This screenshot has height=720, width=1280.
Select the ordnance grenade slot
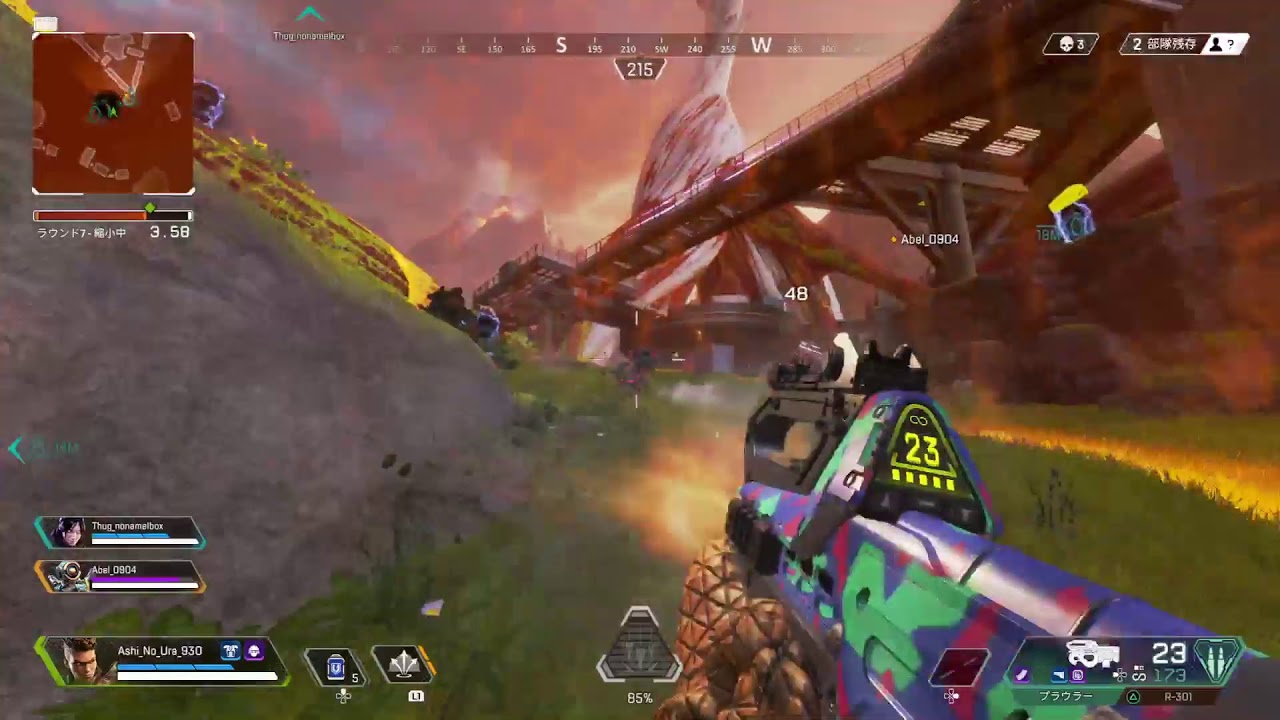960,667
